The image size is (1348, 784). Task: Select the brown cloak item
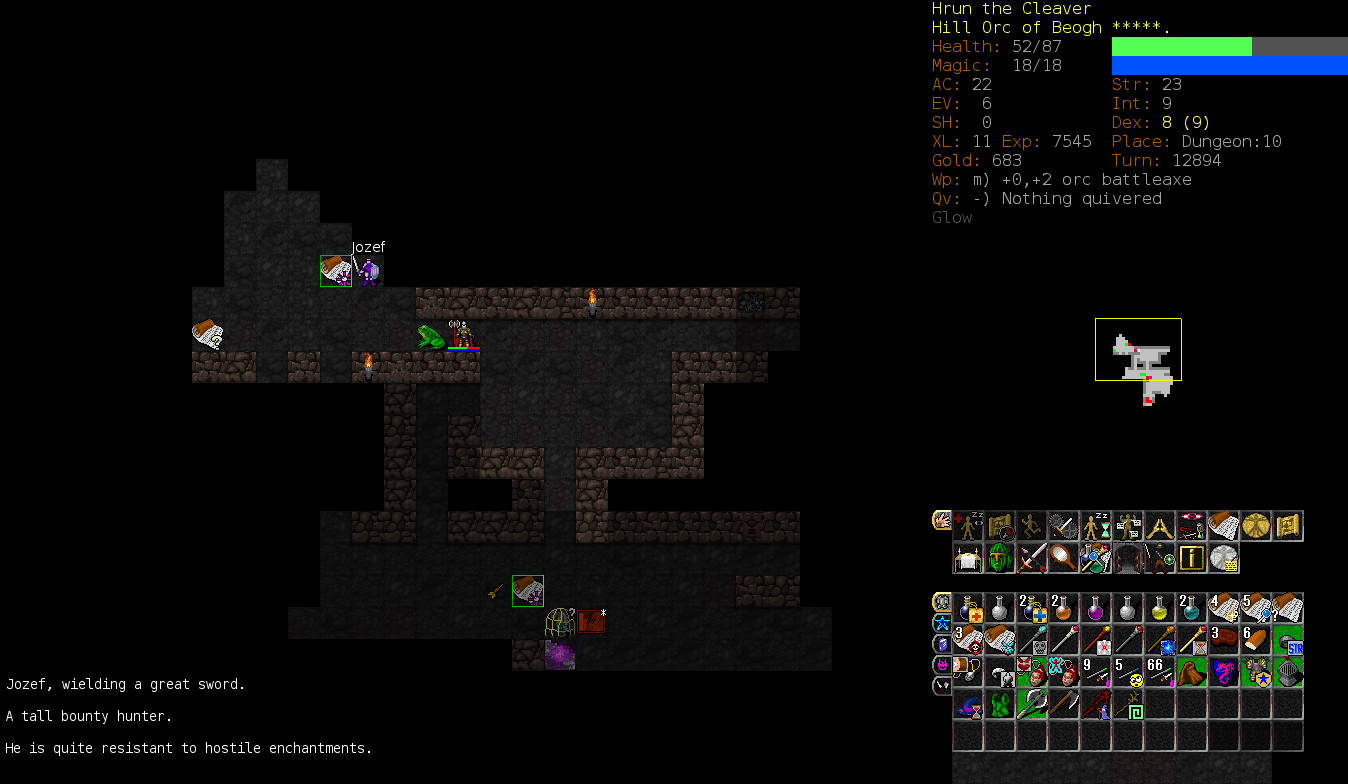(1192, 672)
